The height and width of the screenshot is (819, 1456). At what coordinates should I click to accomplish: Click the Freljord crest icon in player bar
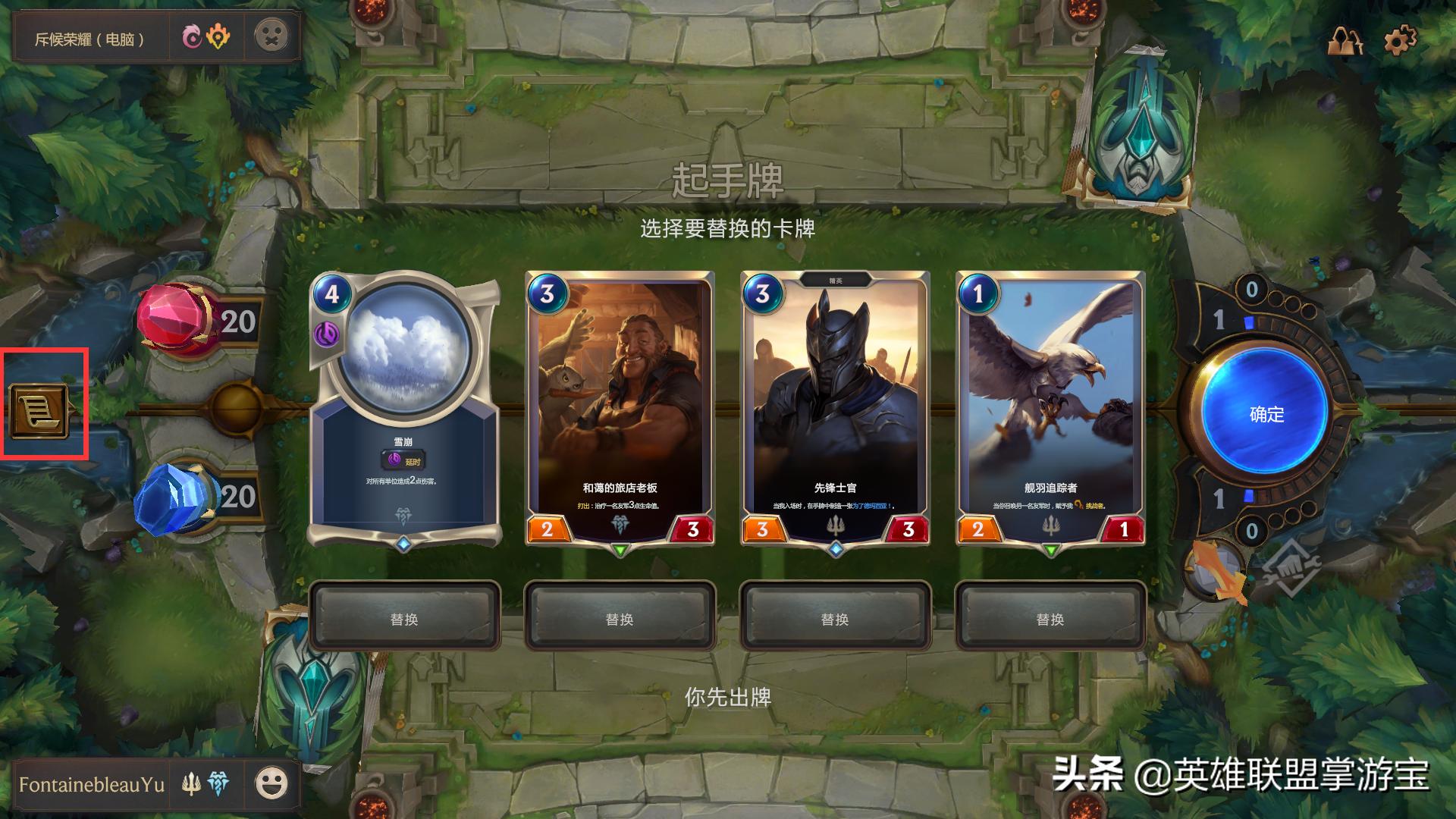(219, 785)
